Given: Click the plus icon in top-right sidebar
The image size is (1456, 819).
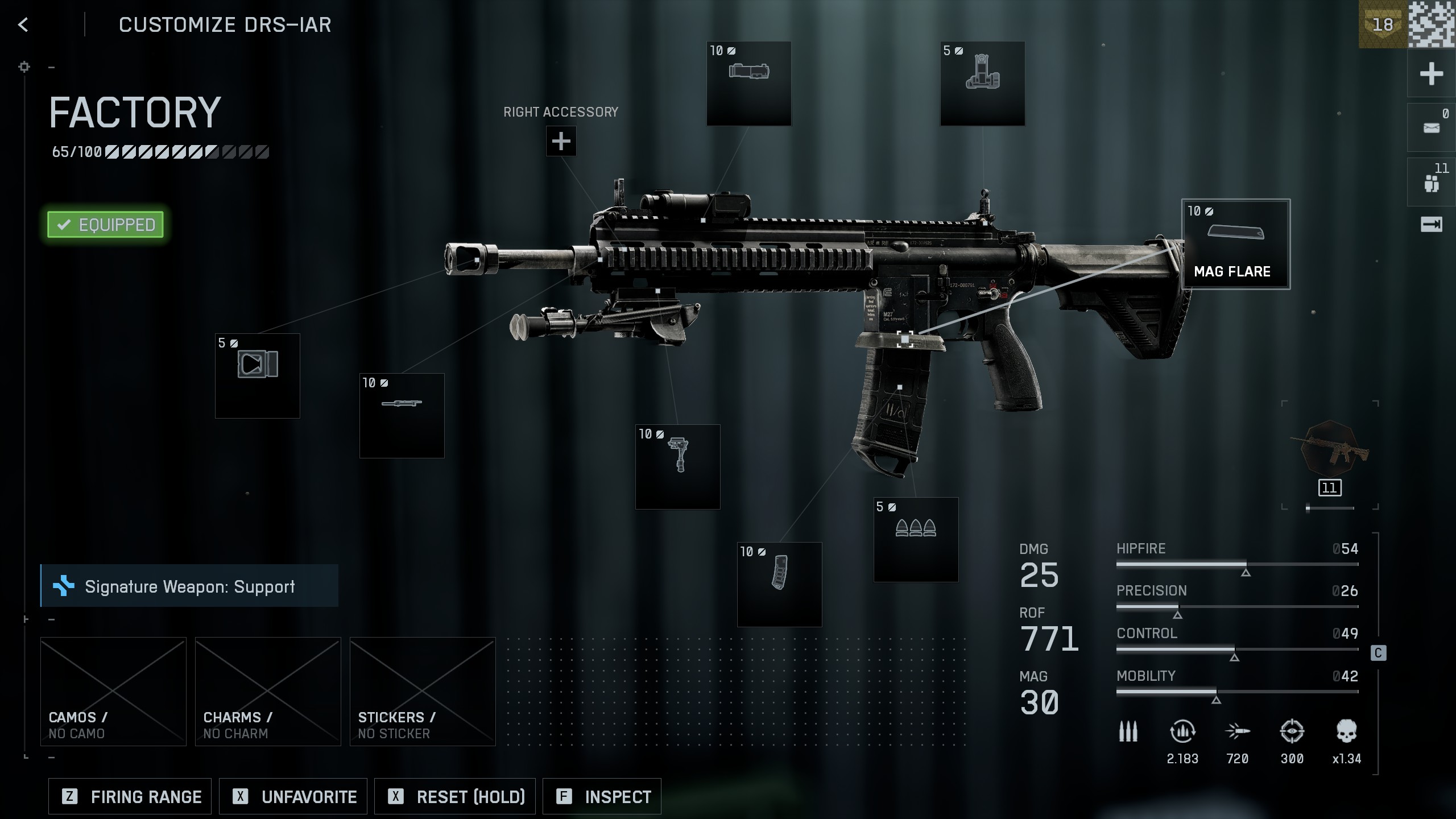Looking at the screenshot, I should click(x=1431, y=74).
